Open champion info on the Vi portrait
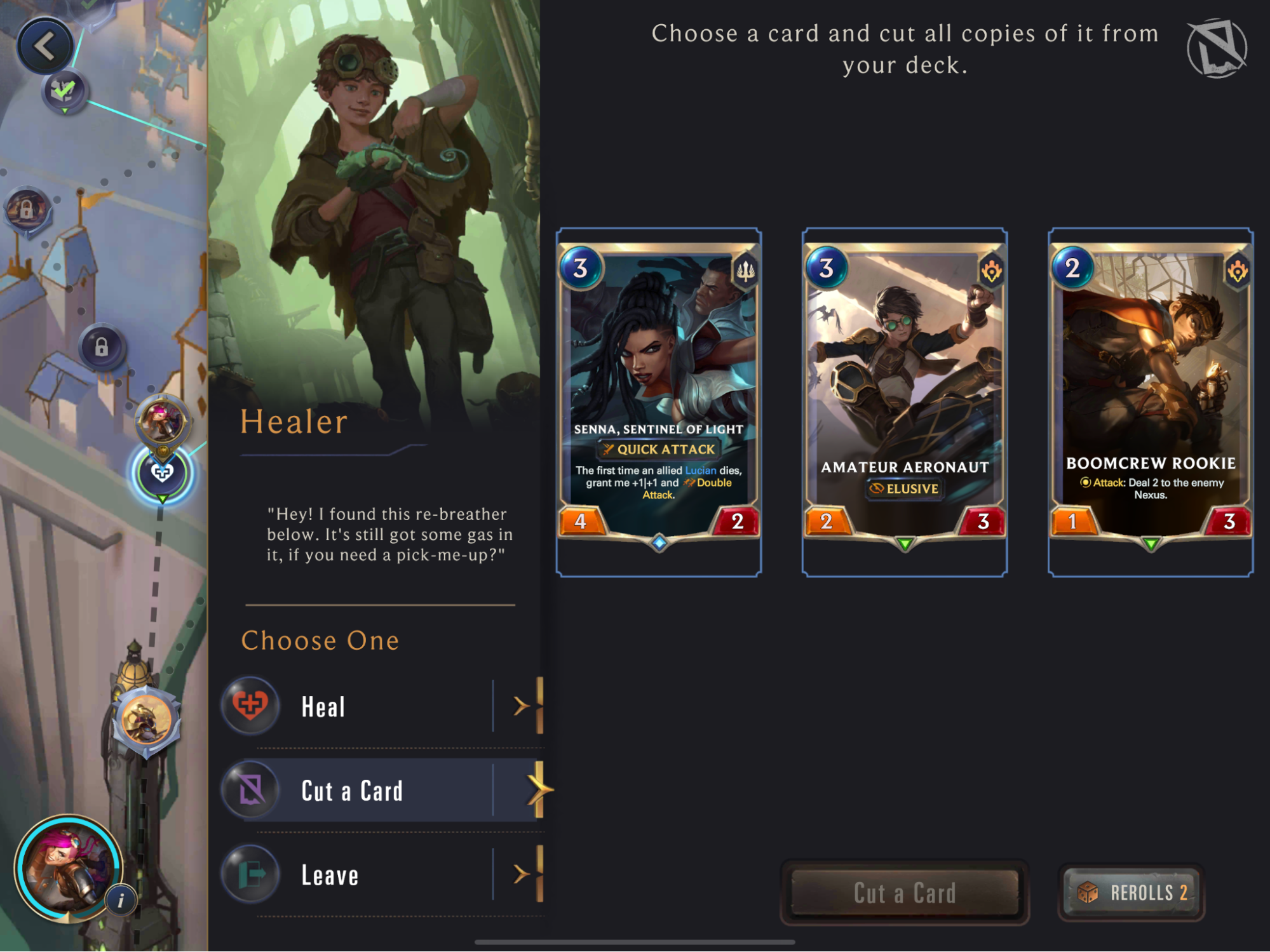This screenshot has width=1270, height=952. (121, 900)
